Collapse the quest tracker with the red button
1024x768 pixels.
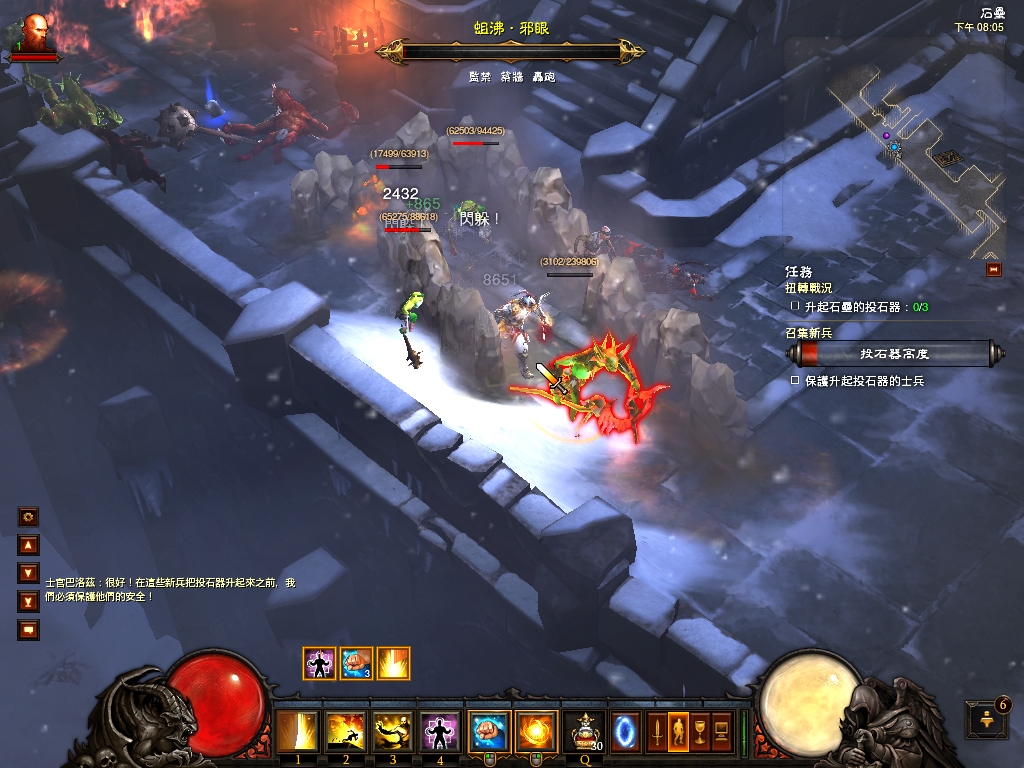click(x=993, y=269)
